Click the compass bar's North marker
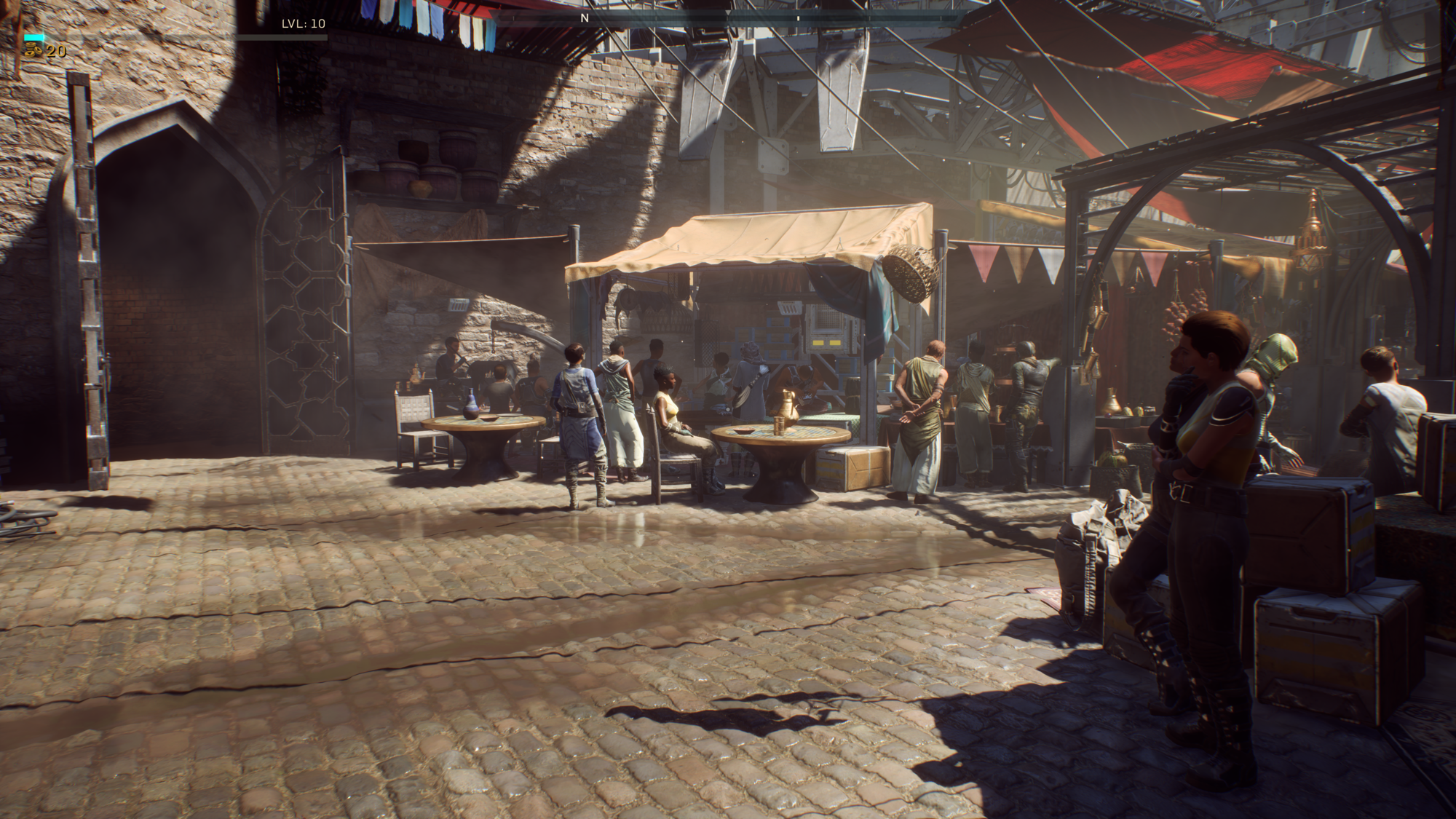 tap(584, 18)
